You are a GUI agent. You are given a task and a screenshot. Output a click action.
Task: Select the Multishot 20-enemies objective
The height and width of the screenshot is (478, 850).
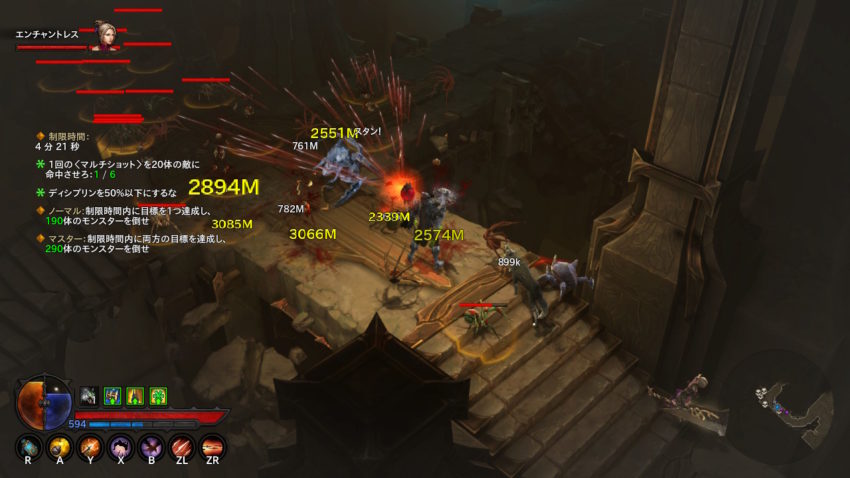pyautogui.click(x=120, y=168)
